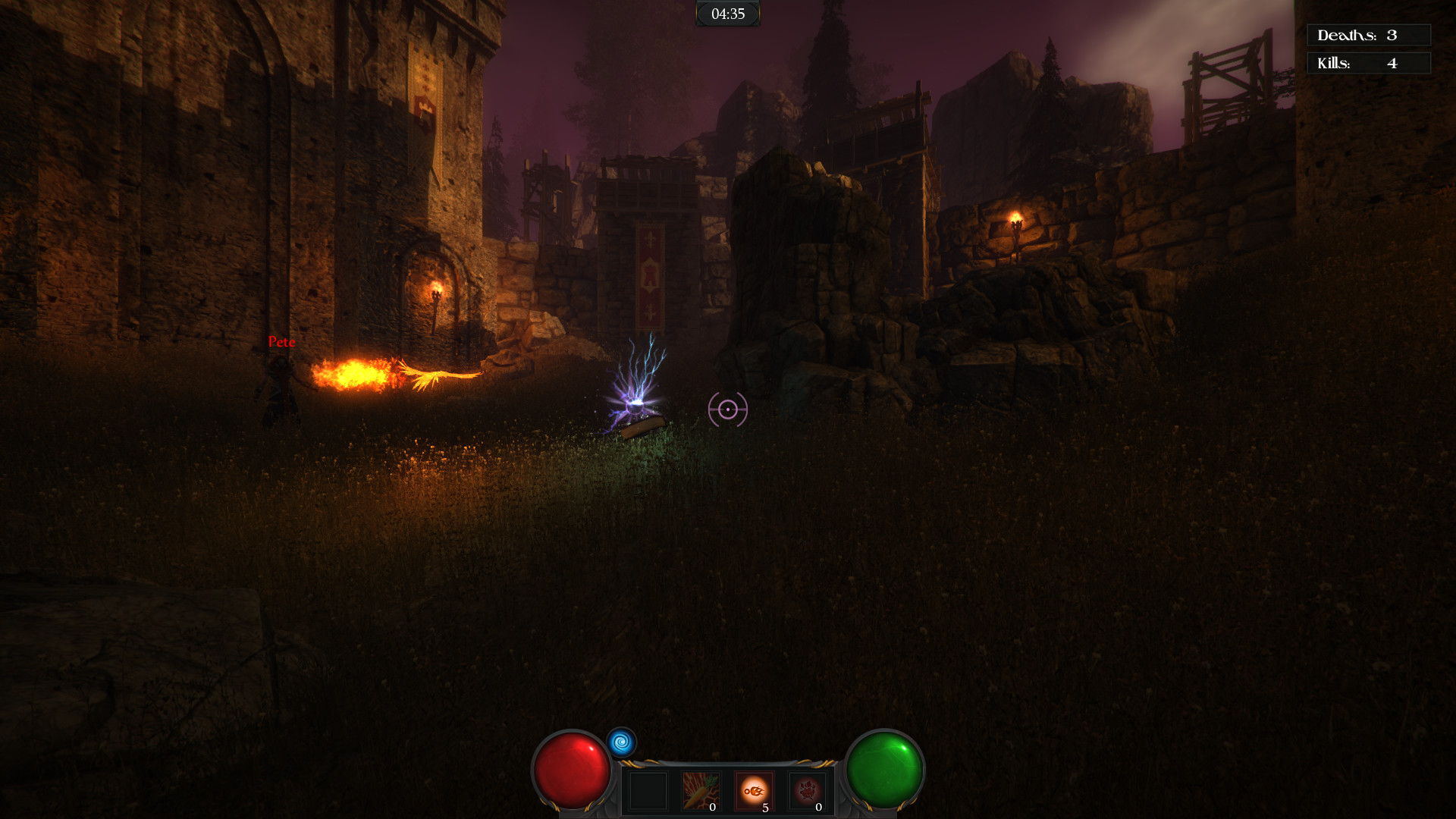Click the empty leftmost spell slot
The height and width of the screenshot is (819, 1456).
coord(648,792)
